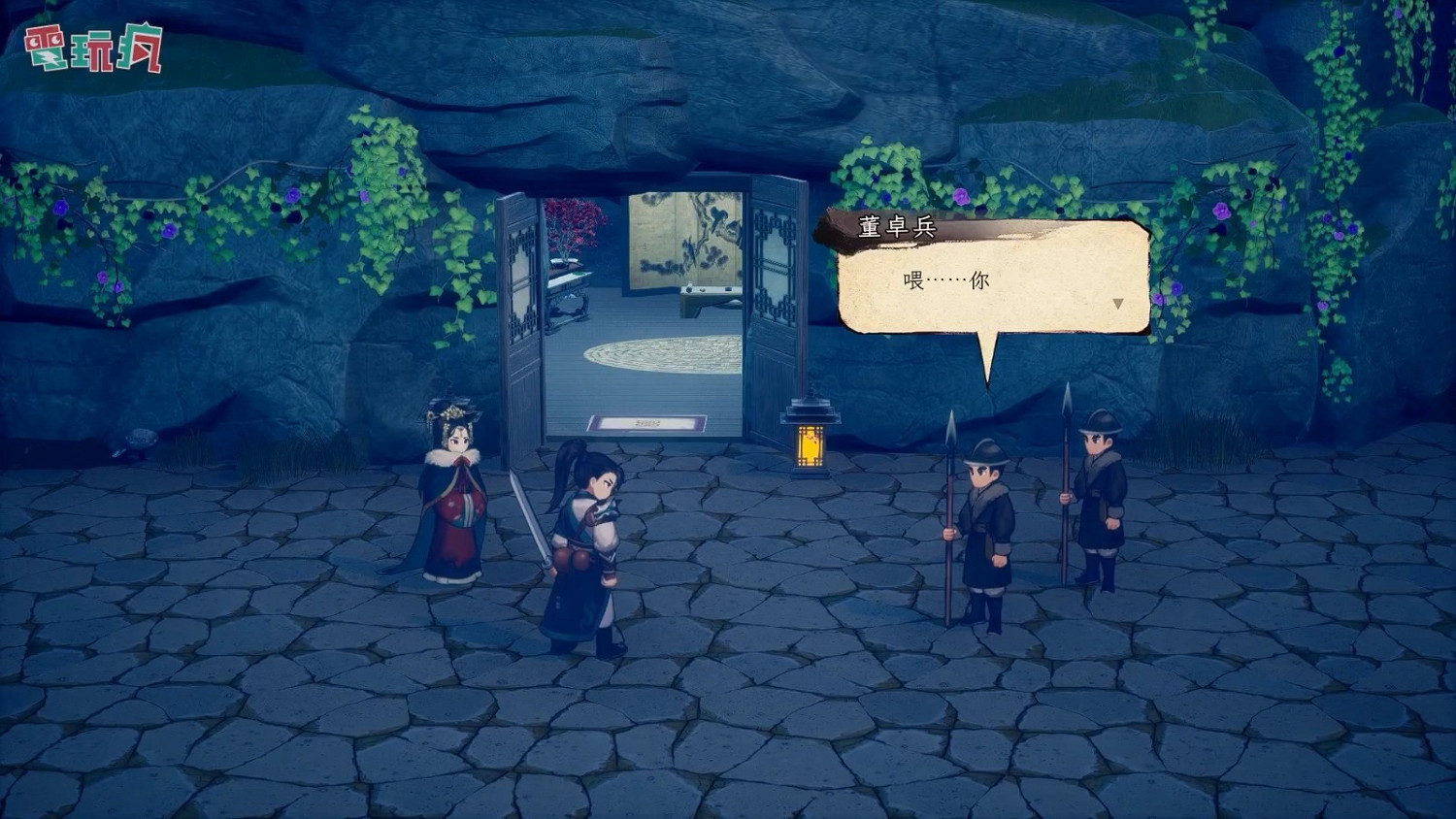Click the advance-dialogue triangle in the speech bubble
This screenshot has height=819, width=1456.
(x=1118, y=302)
